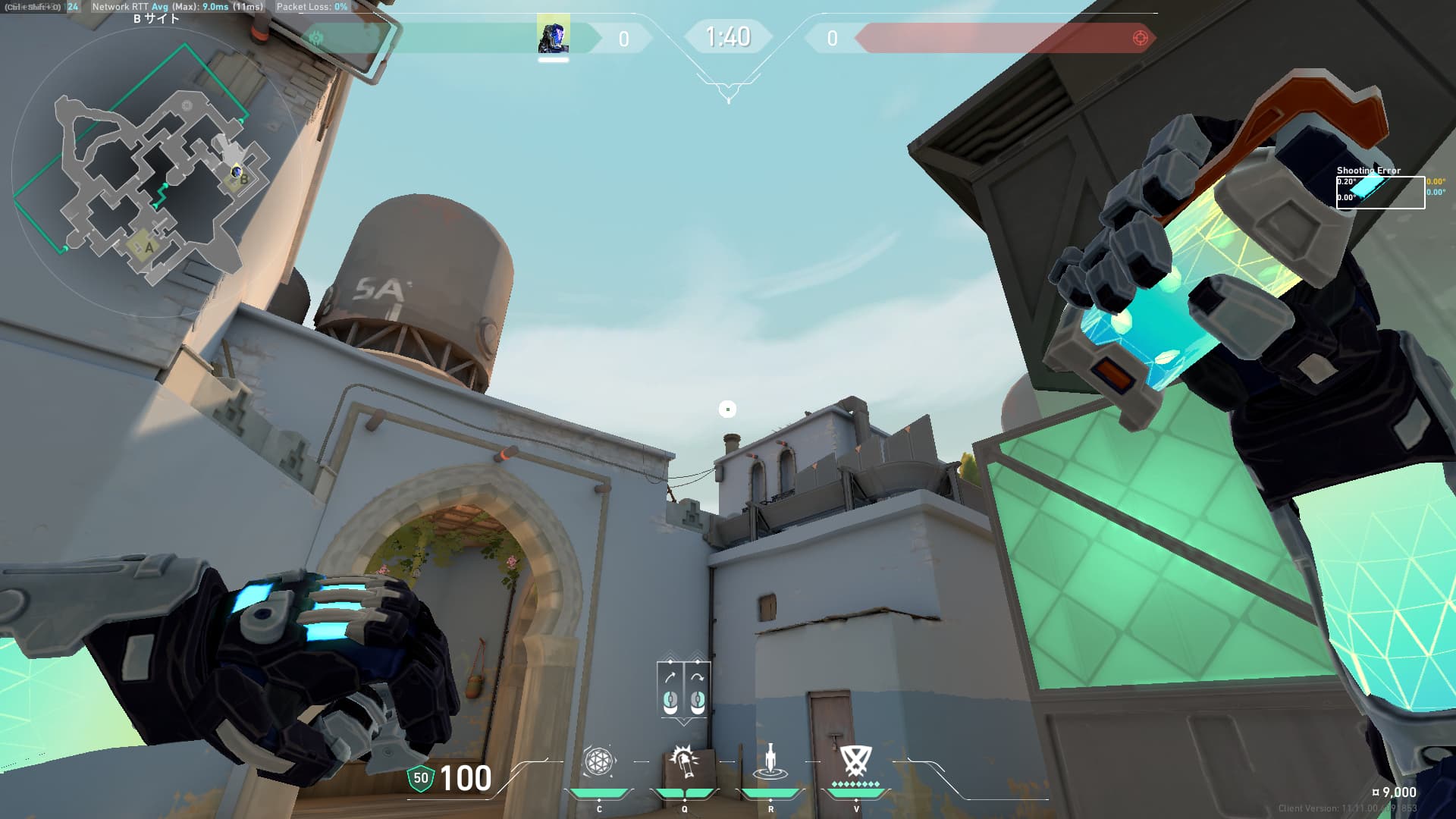Click the green team gear icon
The width and height of the screenshot is (1456, 819).
[316, 38]
